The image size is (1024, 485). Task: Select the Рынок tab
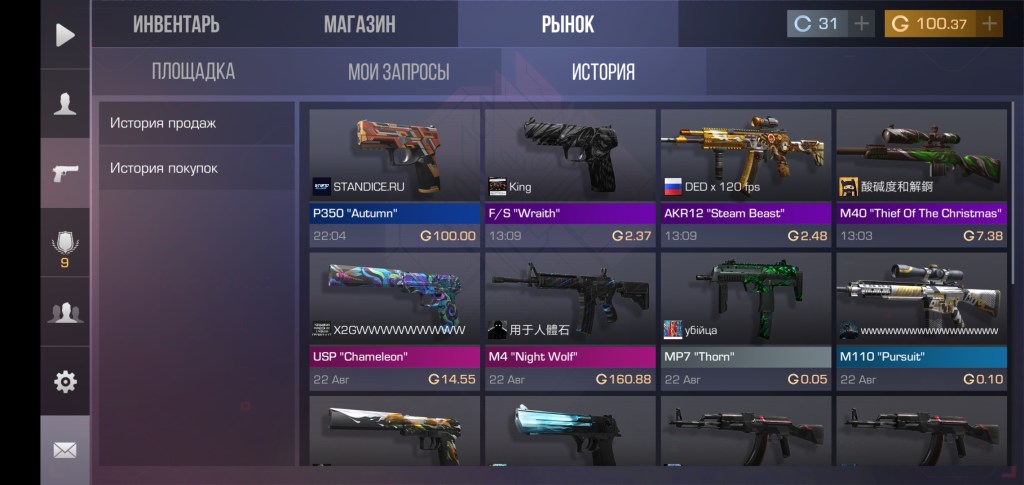[567, 24]
